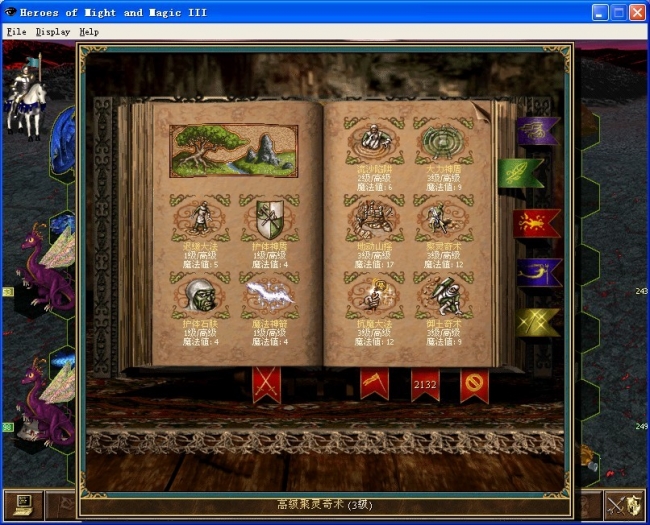Show combat spells via crossed swords bookmark

tap(266, 383)
